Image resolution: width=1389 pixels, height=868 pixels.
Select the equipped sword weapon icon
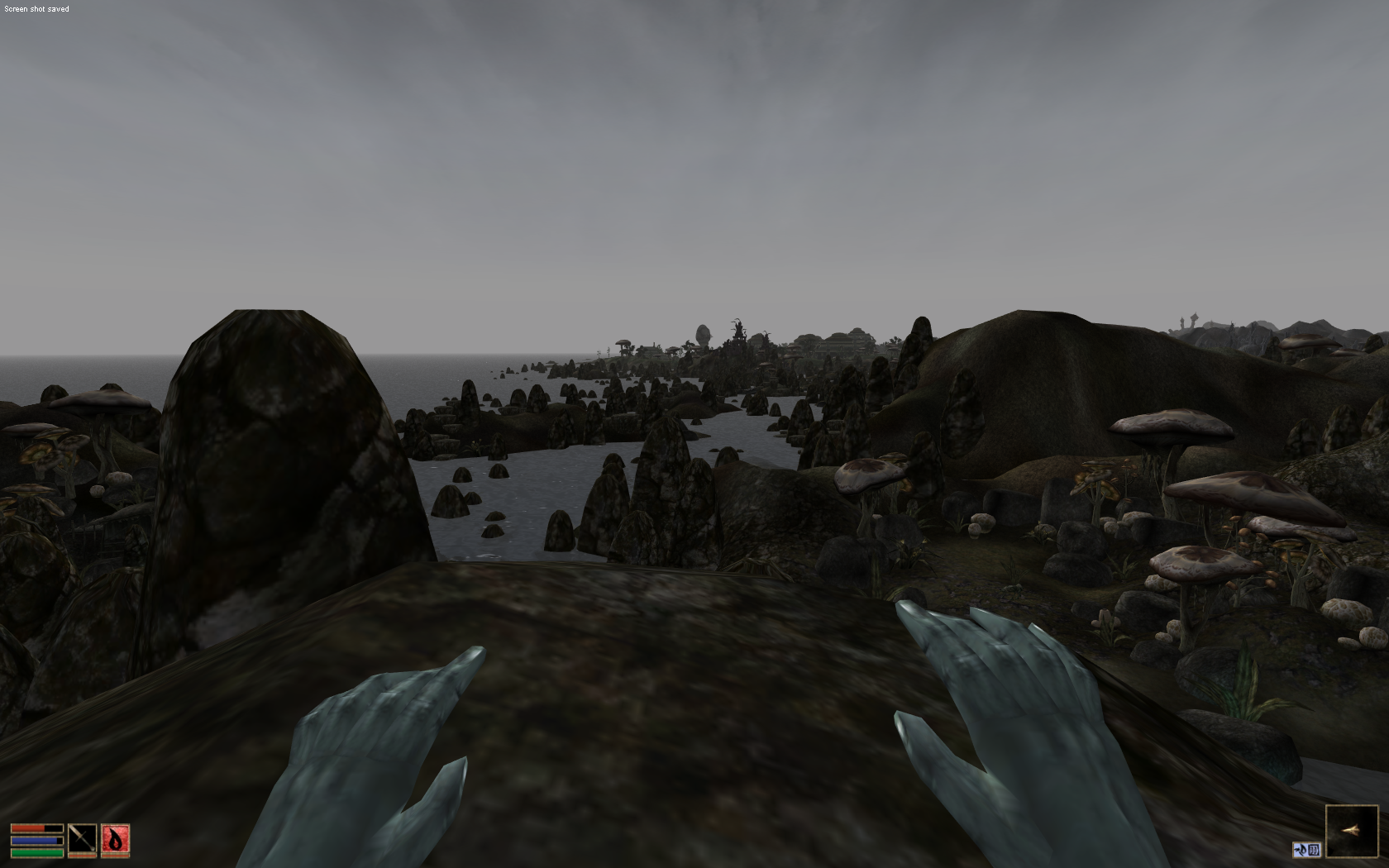[x=82, y=840]
